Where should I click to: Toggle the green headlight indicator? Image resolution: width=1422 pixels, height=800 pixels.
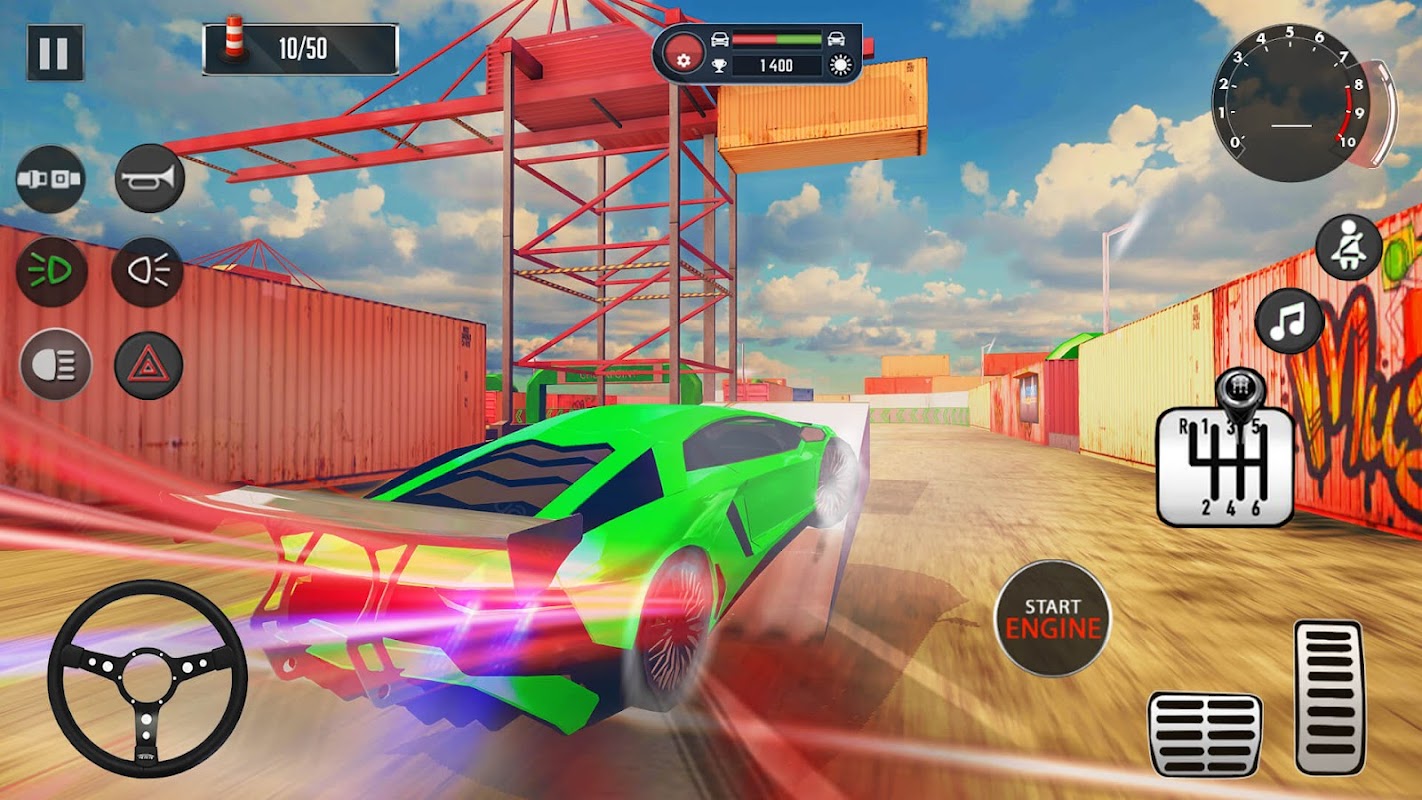click(x=51, y=272)
